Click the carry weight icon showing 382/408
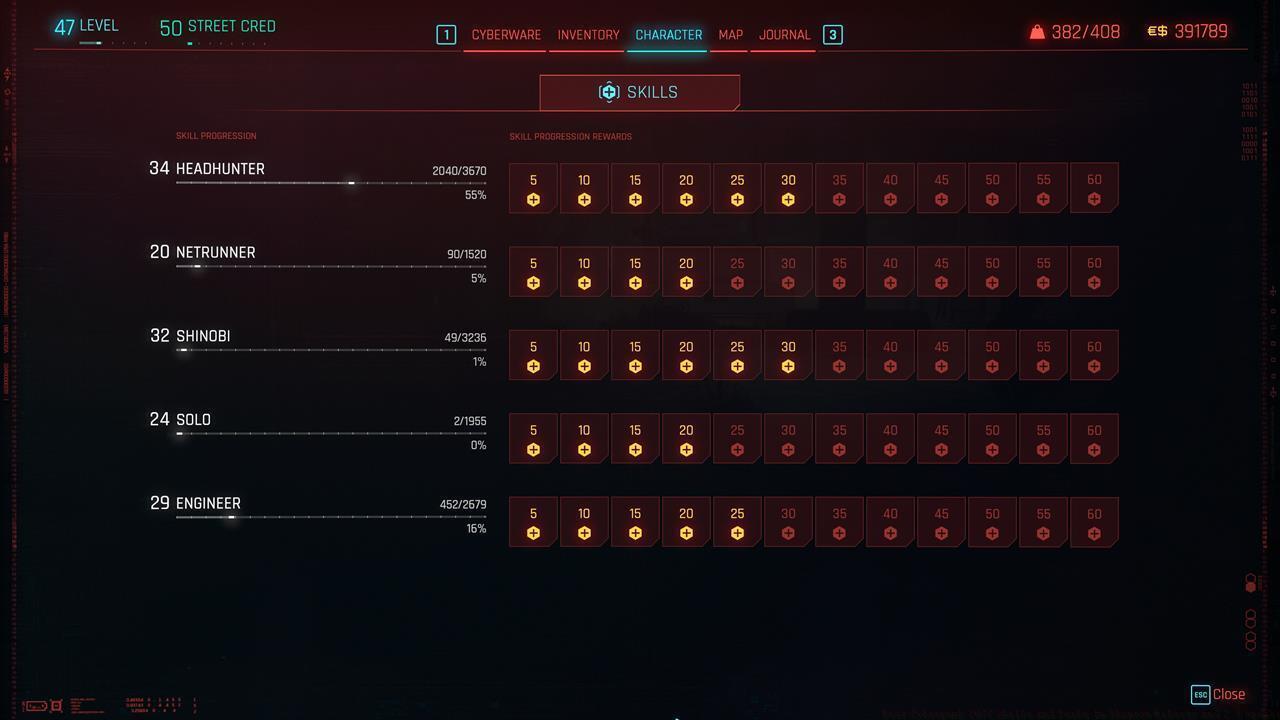The image size is (1280, 720). point(1038,31)
